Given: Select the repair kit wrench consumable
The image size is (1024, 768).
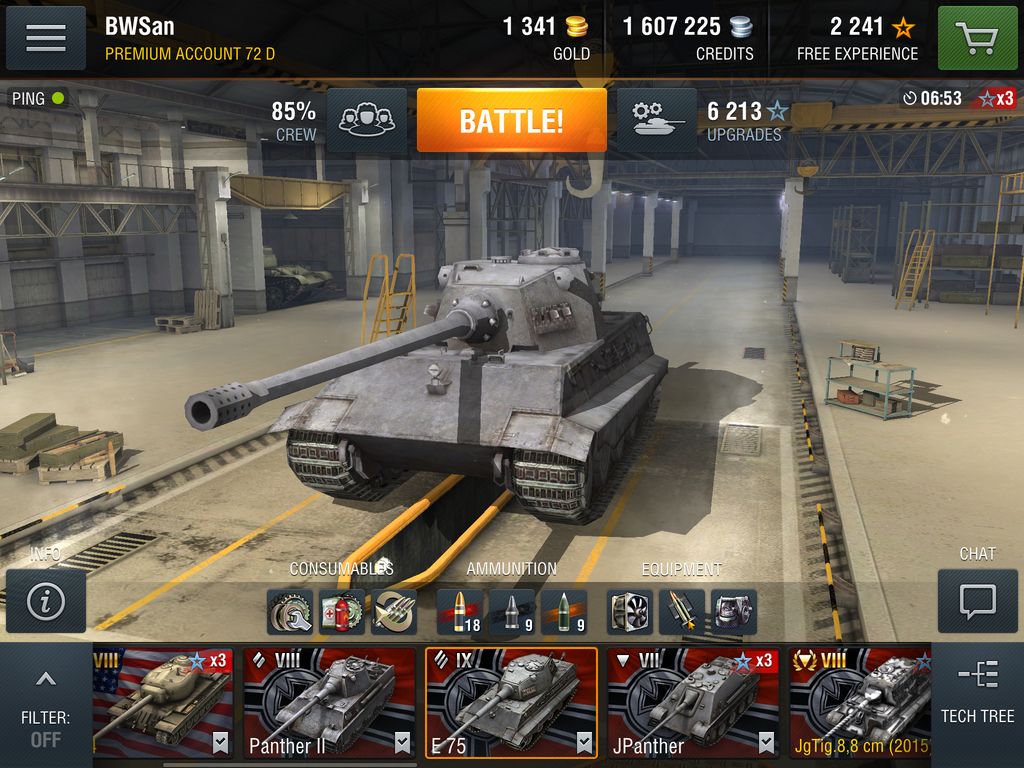Looking at the screenshot, I should click(x=290, y=611).
